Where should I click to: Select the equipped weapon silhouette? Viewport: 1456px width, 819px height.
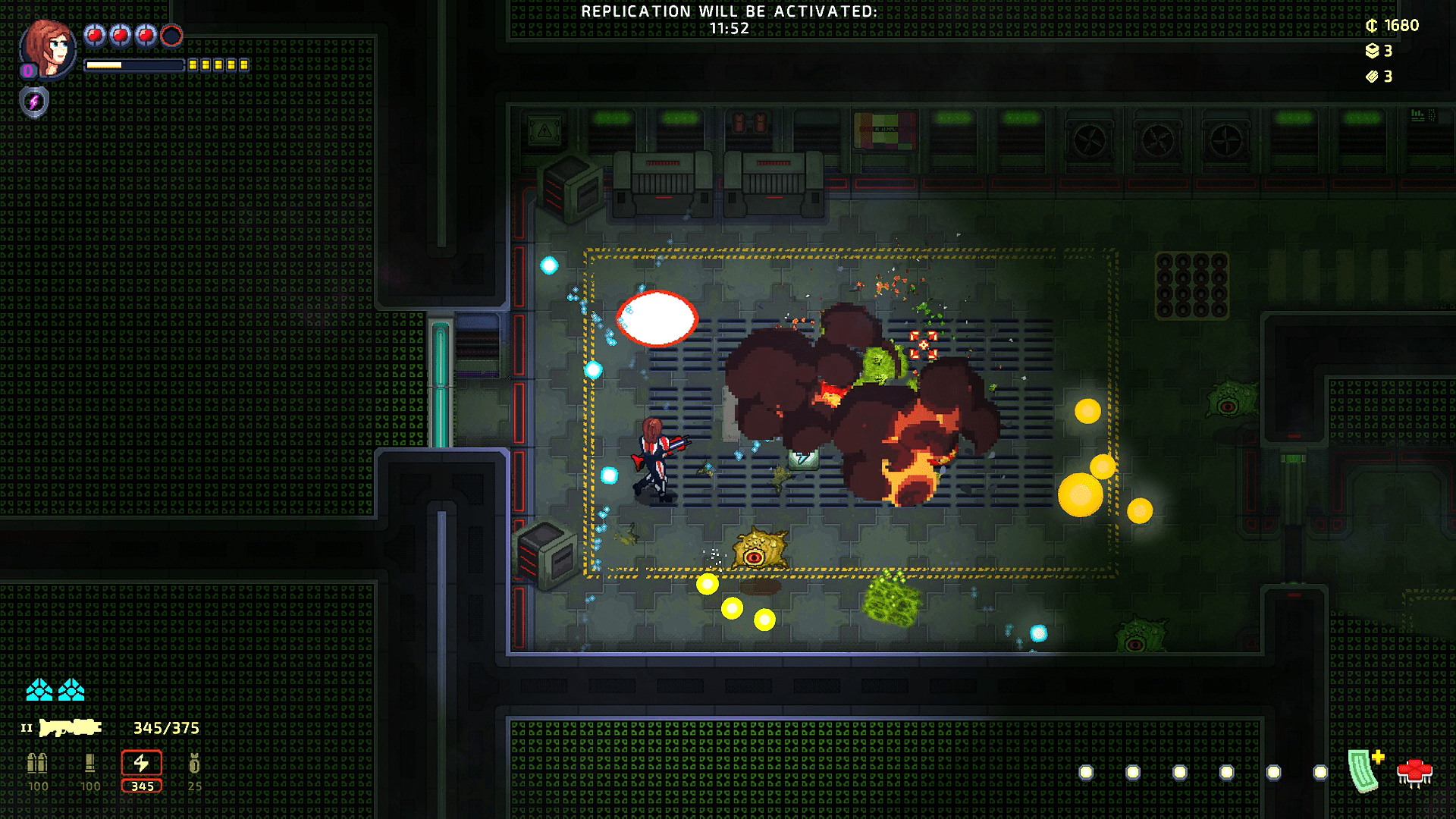[x=71, y=728]
